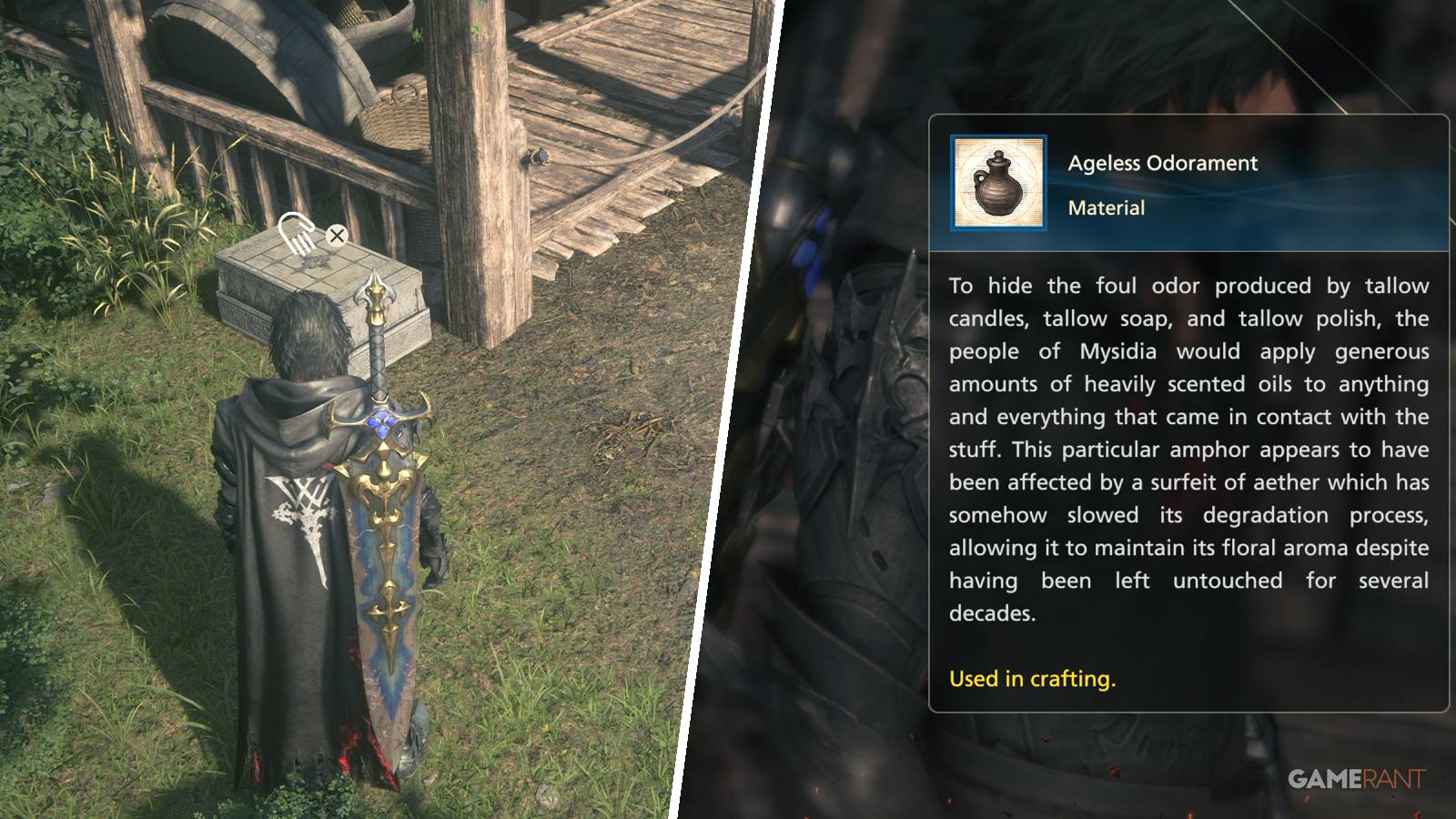Toggle the circular X button indicator
The width and height of the screenshot is (1456, 819).
(x=338, y=235)
